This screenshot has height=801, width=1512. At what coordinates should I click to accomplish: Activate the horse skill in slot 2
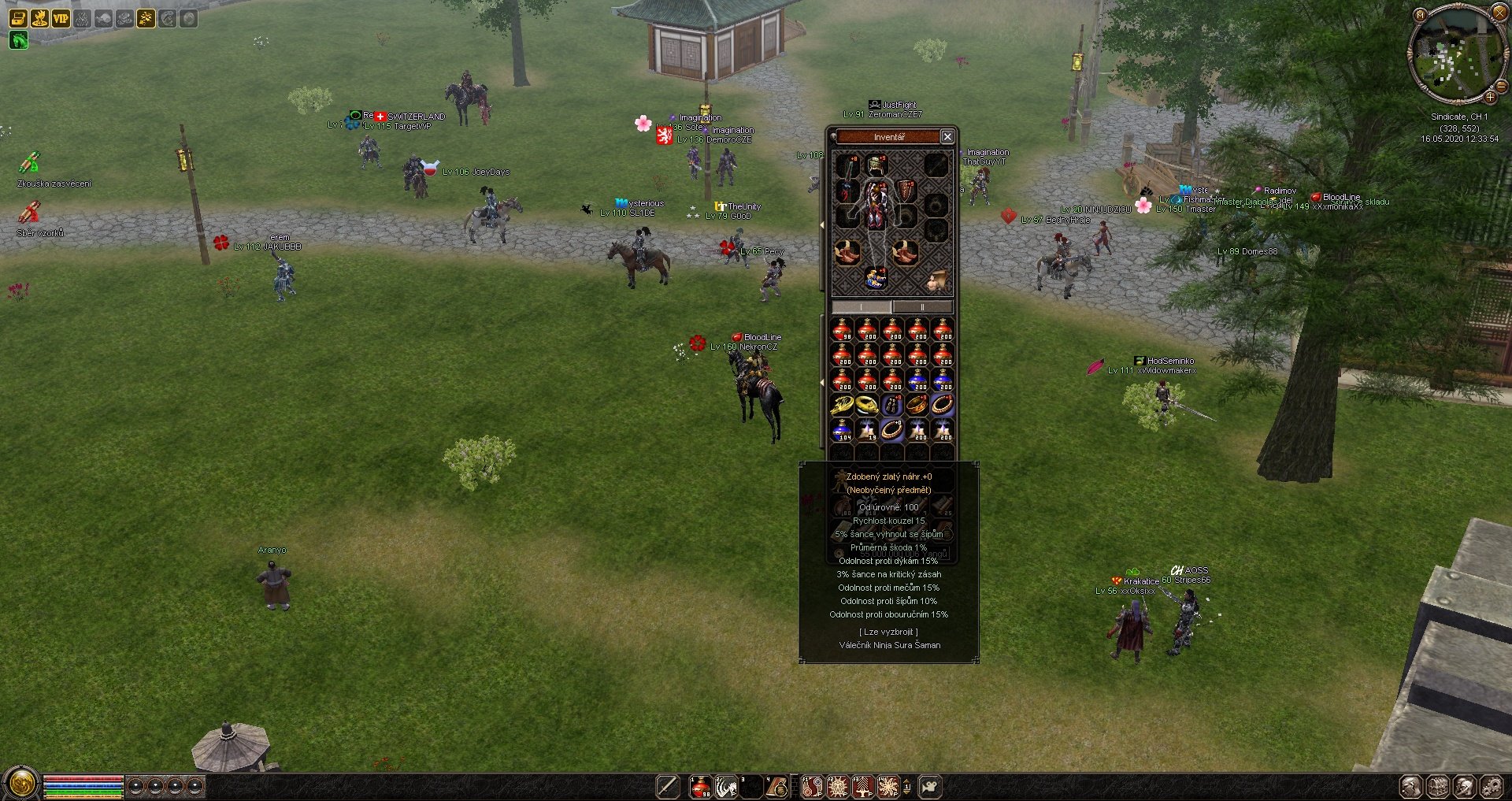click(x=725, y=786)
